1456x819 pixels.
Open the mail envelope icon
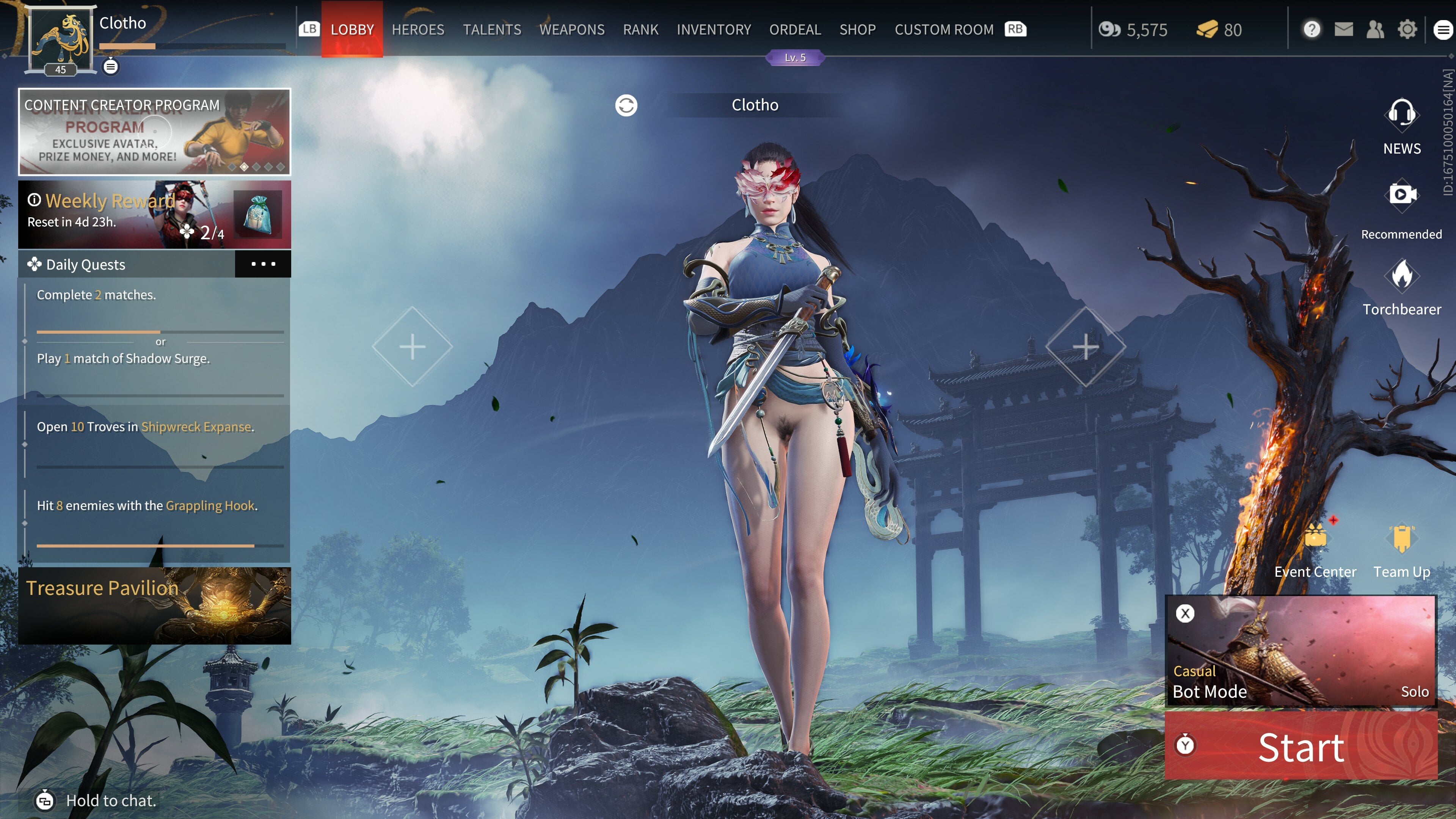[1343, 30]
